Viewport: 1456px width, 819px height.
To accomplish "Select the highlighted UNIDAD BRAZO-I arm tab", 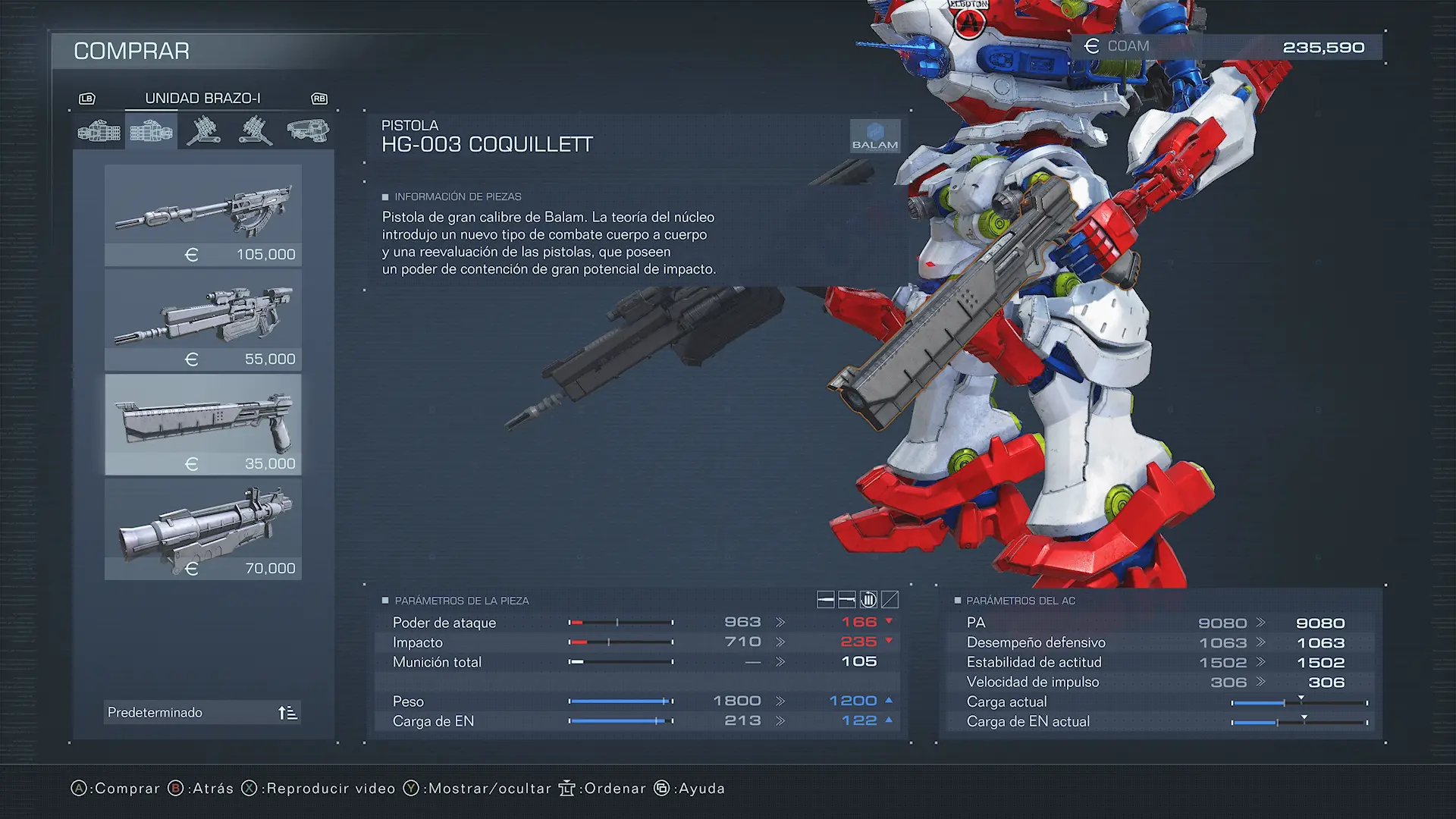I will 151,132.
